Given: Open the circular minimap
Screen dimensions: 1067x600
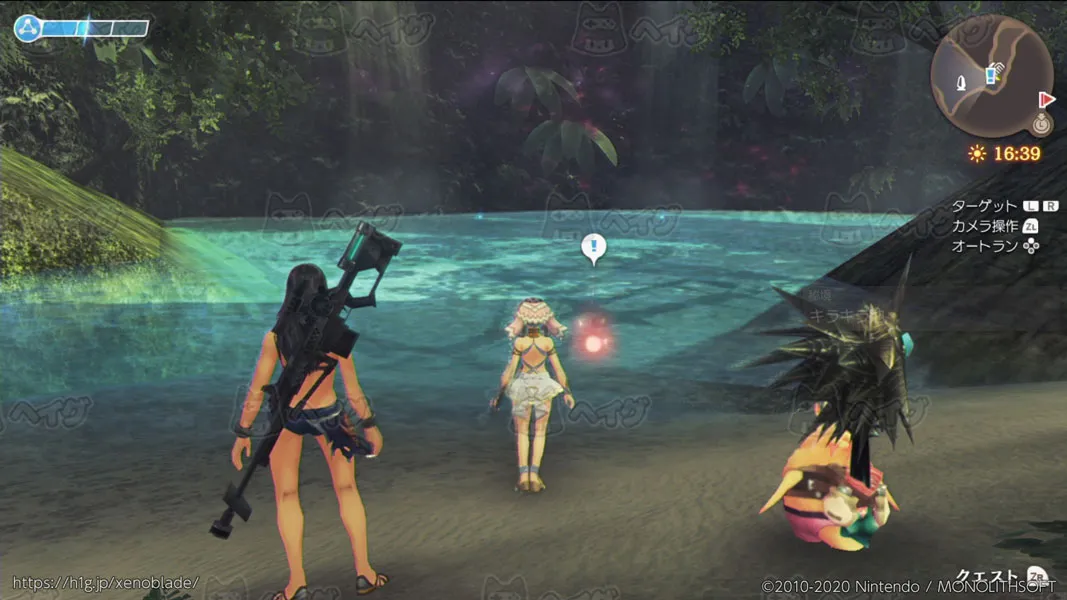Looking at the screenshot, I should pyautogui.click(x=991, y=76).
